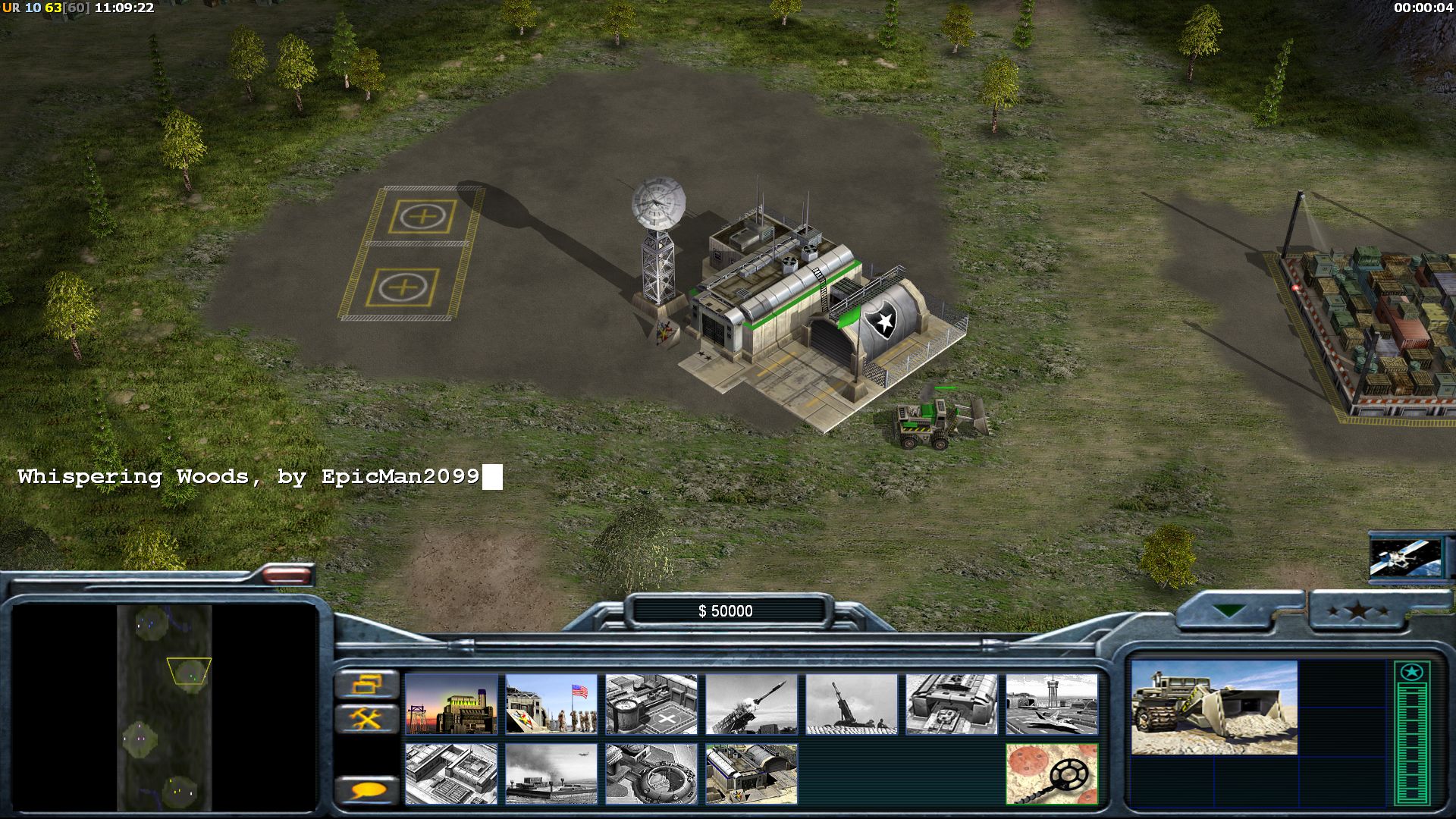1456x819 pixels.
Task: Select the Firebase artillery build icon
Action: [852, 704]
